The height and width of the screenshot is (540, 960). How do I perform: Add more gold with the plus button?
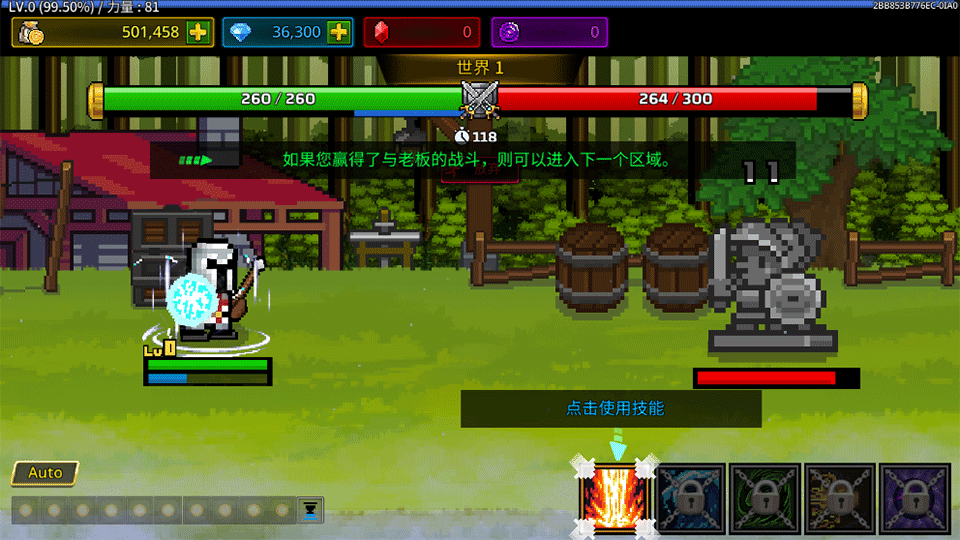click(x=198, y=32)
